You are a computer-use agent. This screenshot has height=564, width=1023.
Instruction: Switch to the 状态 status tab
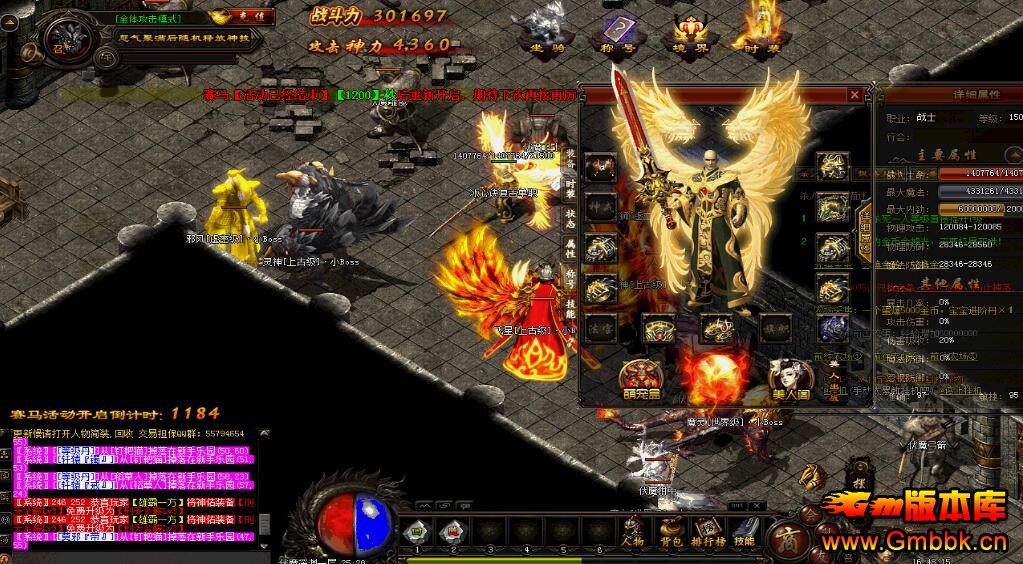pos(571,217)
